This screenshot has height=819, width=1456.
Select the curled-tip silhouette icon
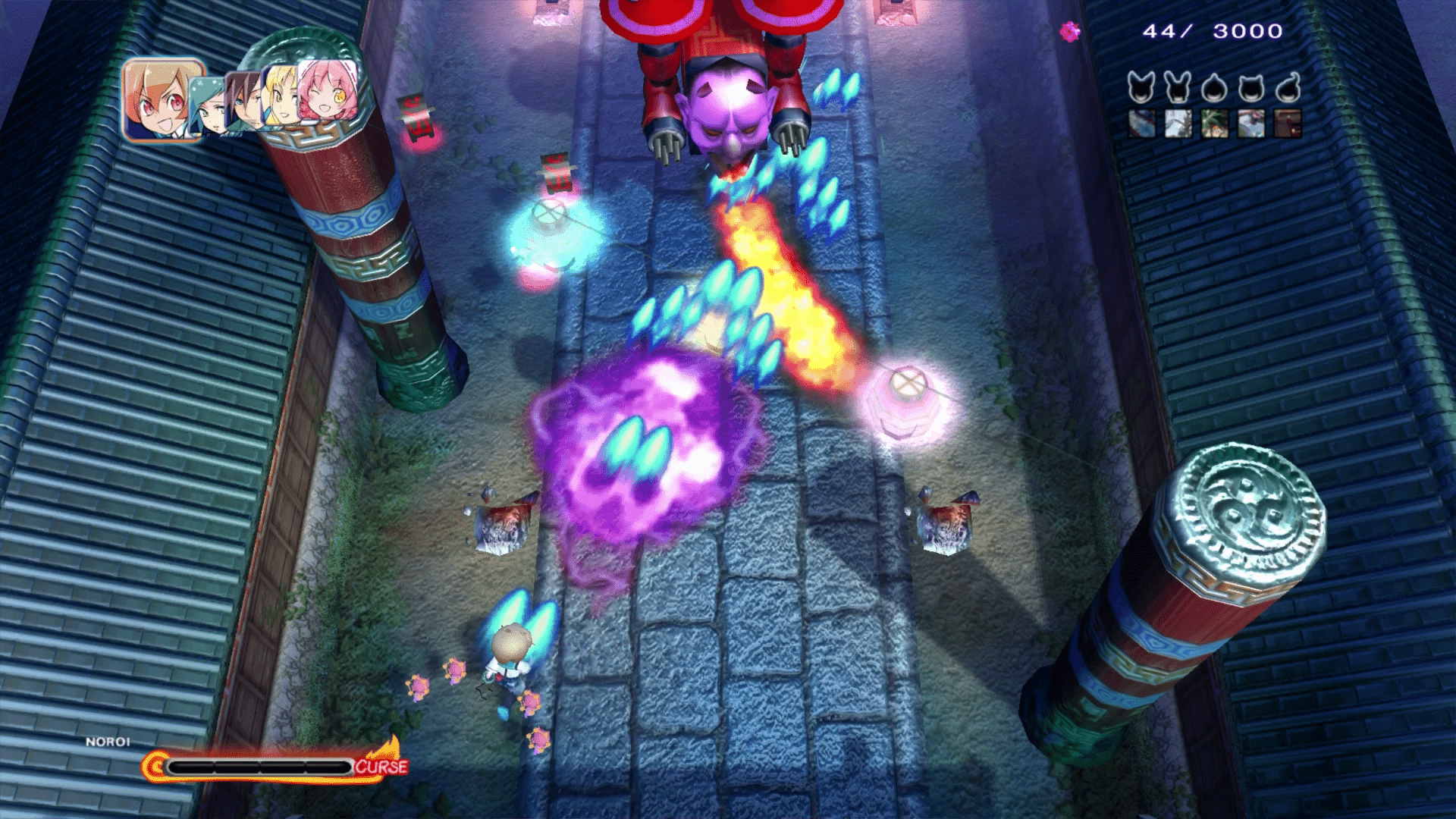[x=1288, y=88]
